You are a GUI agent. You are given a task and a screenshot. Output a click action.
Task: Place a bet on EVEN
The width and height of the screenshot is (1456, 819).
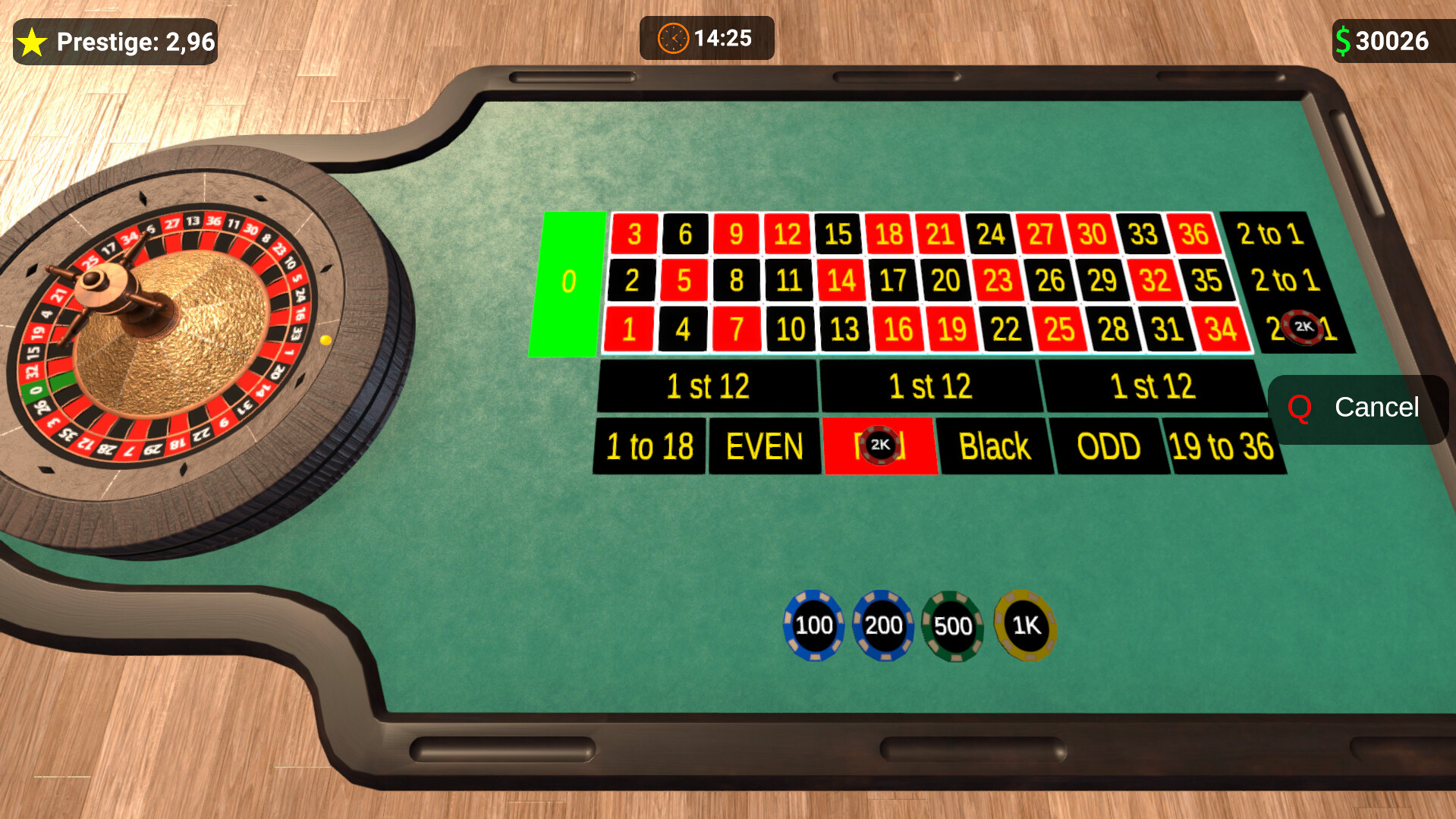[x=764, y=446]
